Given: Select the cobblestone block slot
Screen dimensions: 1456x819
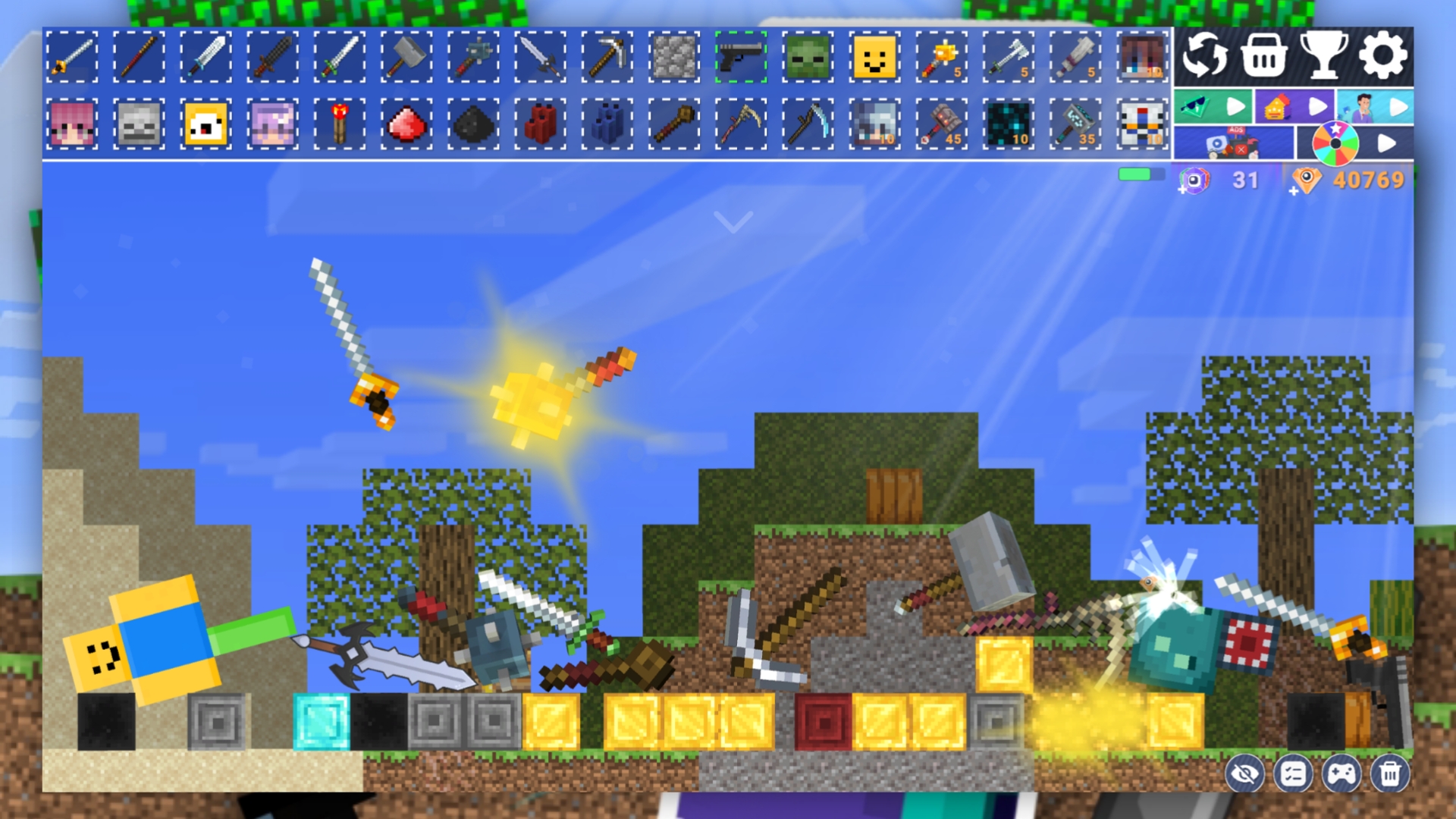Looking at the screenshot, I should [674, 58].
